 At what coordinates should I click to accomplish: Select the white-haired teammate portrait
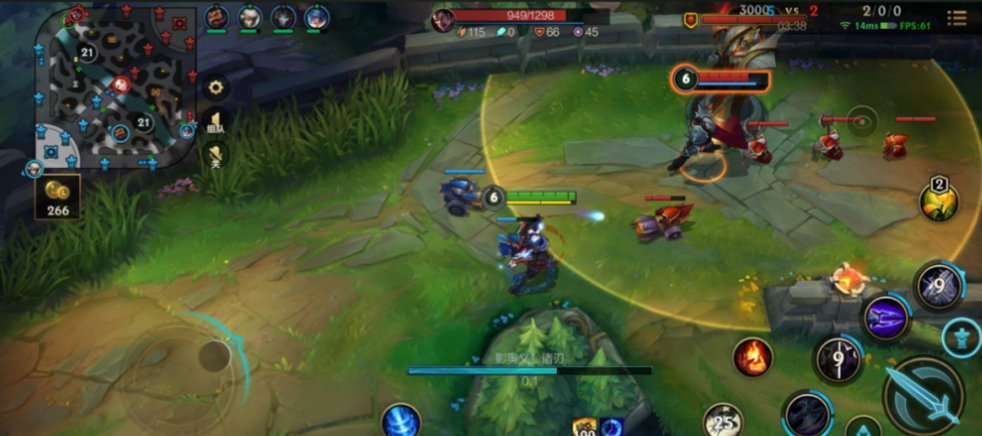point(250,17)
